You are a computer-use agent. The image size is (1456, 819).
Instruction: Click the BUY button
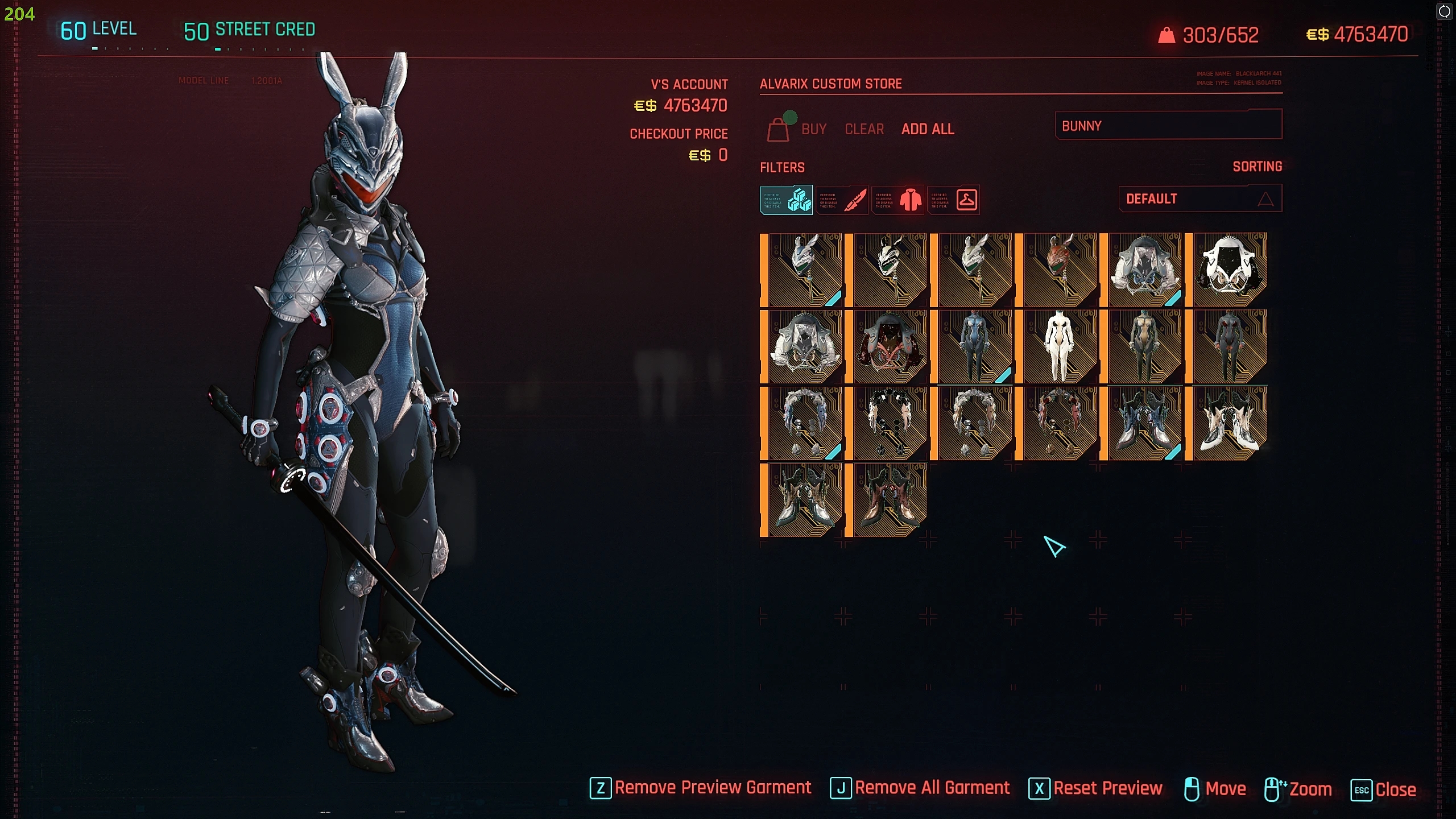[813, 130]
